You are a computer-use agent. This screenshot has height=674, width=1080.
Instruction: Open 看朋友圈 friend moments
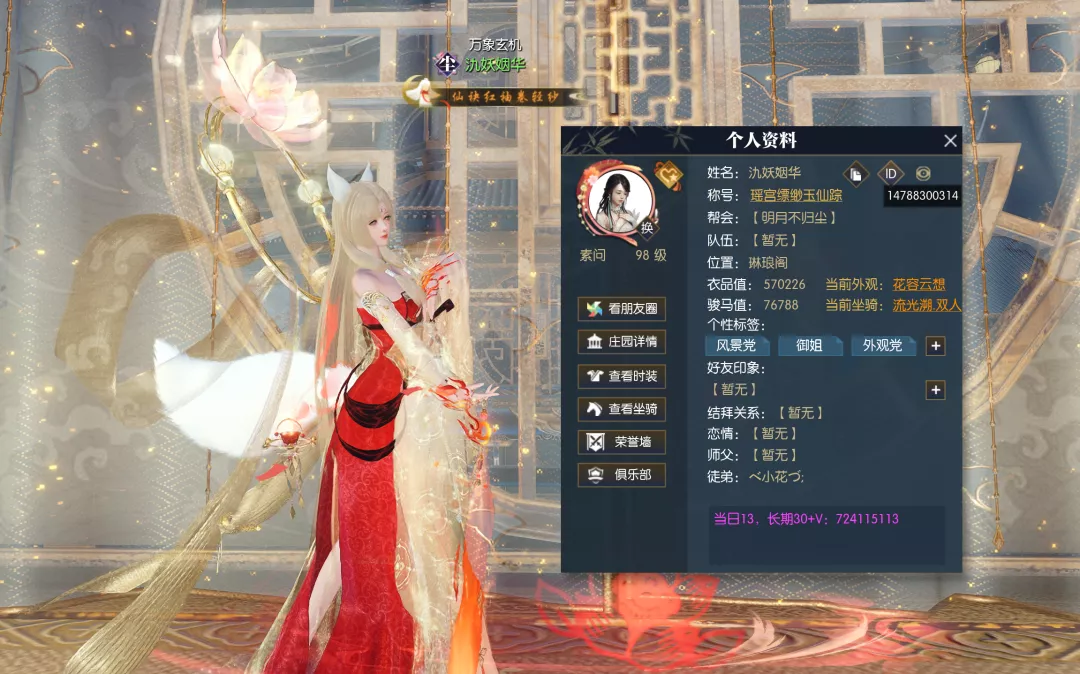click(x=621, y=309)
